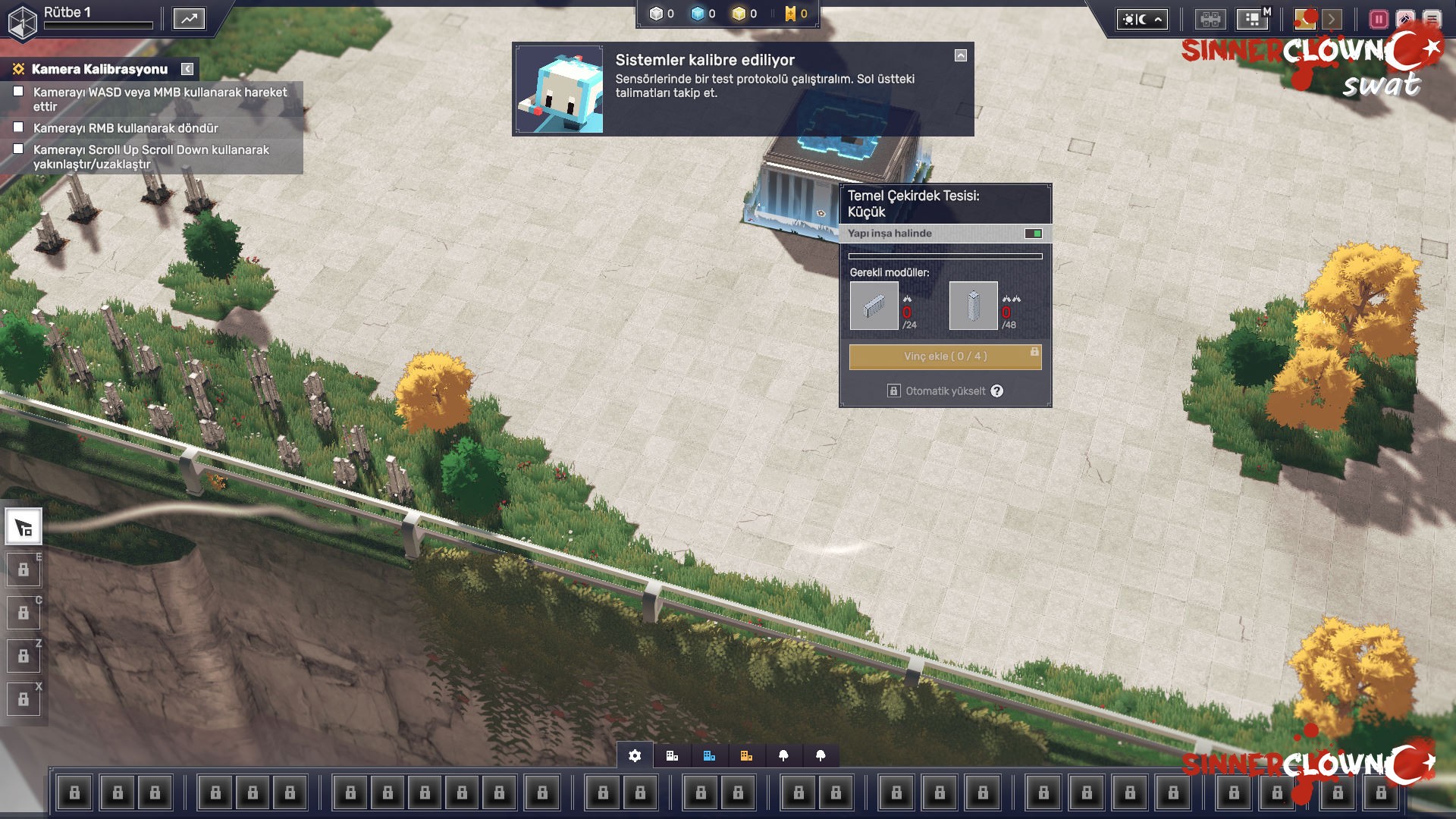Select the flat block module thumbnail

click(x=874, y=306)
